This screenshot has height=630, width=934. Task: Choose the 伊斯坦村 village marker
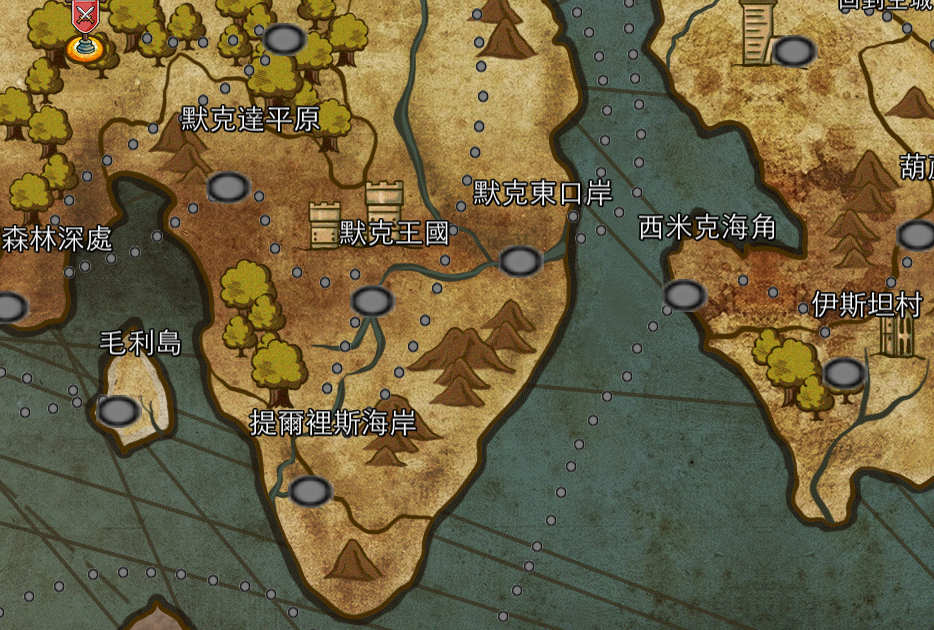point(845,374)
